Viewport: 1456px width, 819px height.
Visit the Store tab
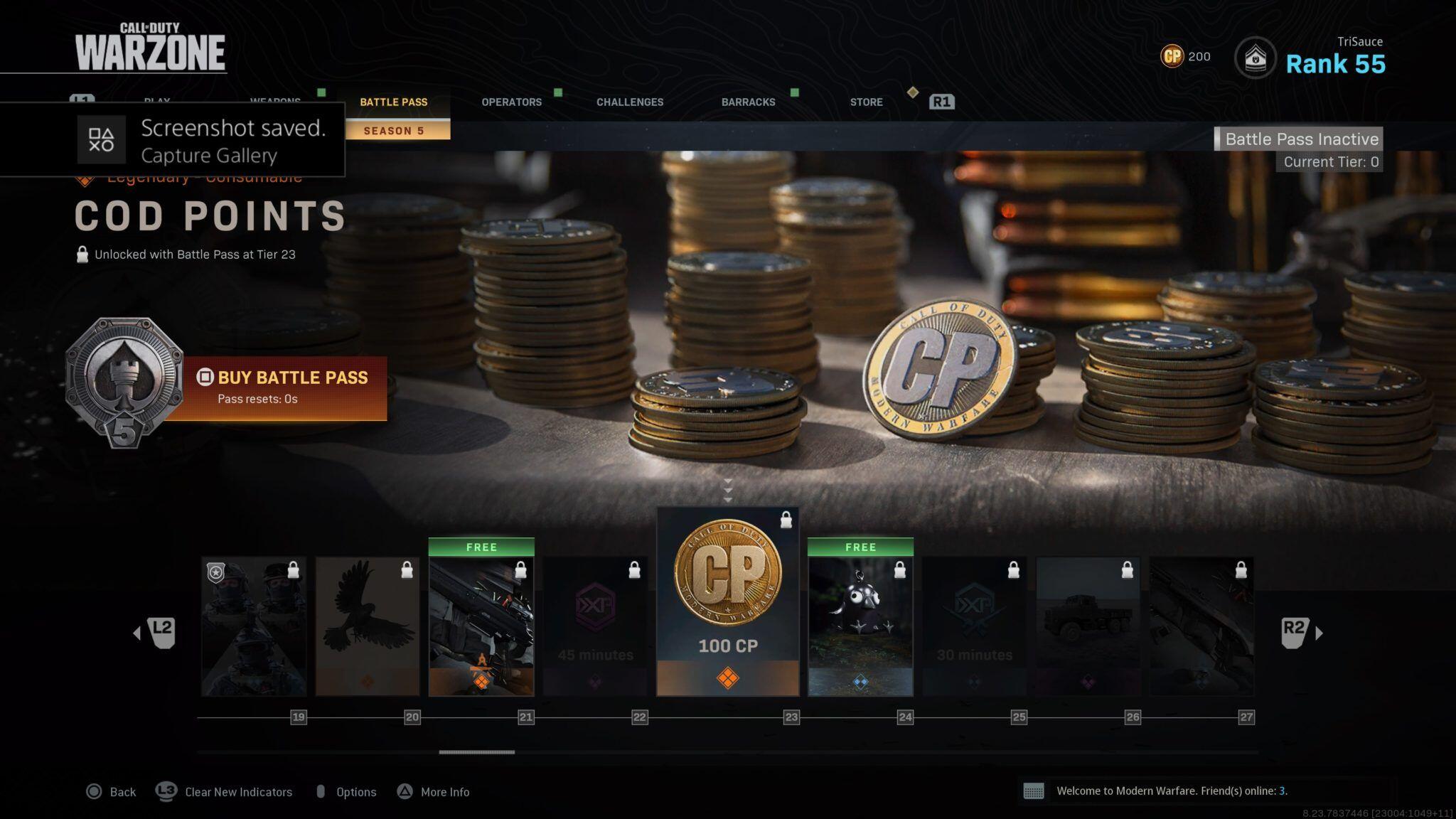click(866, 102)
